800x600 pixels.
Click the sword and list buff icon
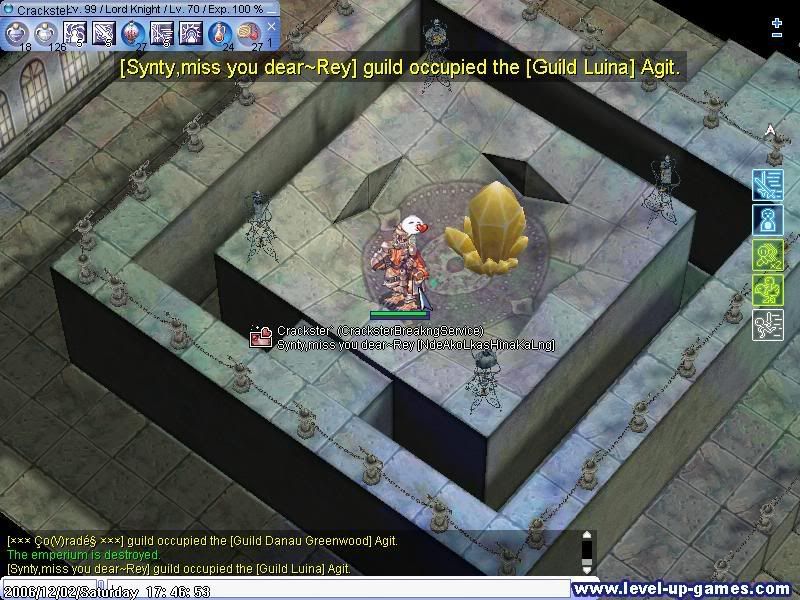[766, 184]
